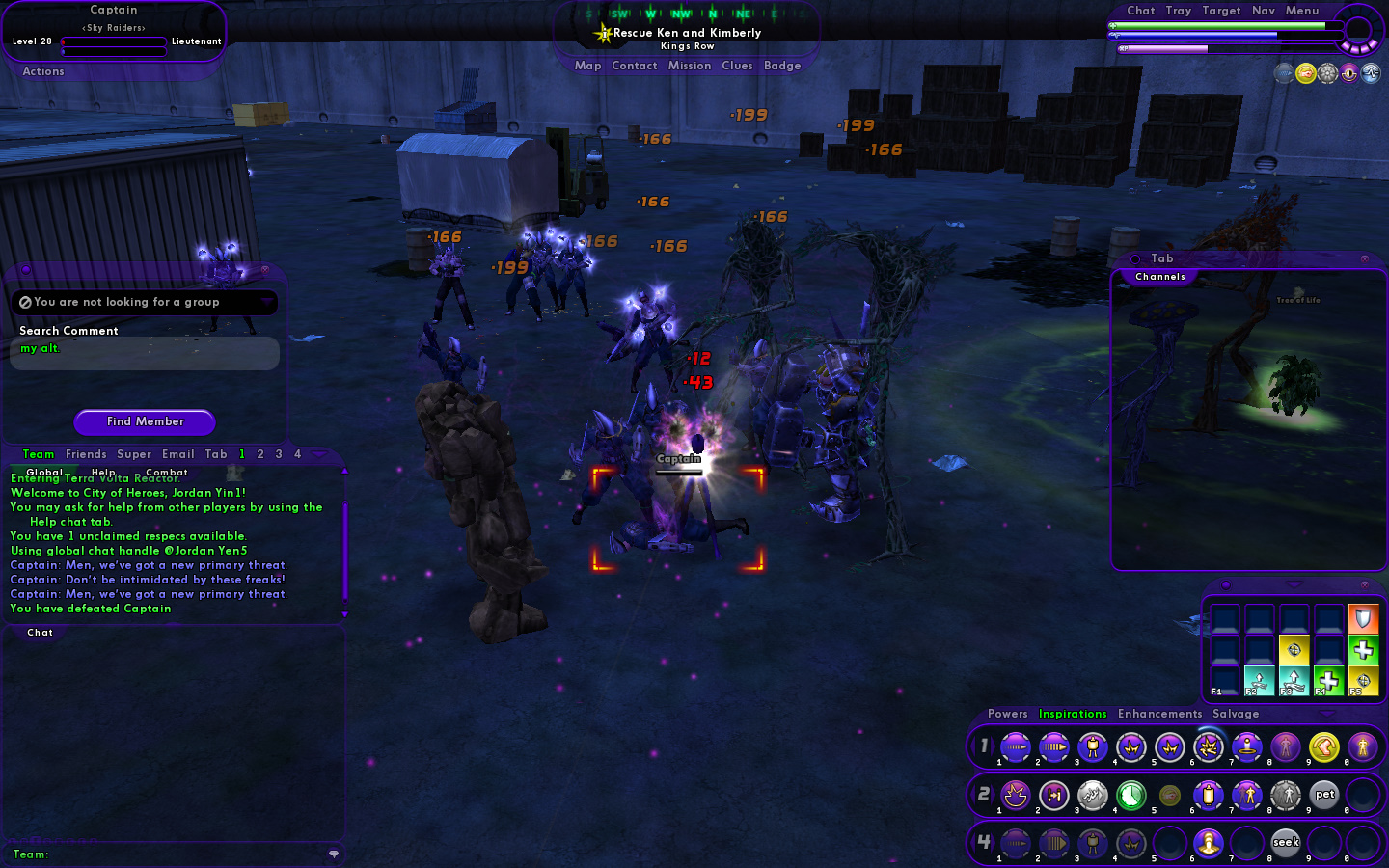Viewport: 1389px width, 868px height.
Task: Activate the green clock power icon
Action: (x=1130, y=795)
